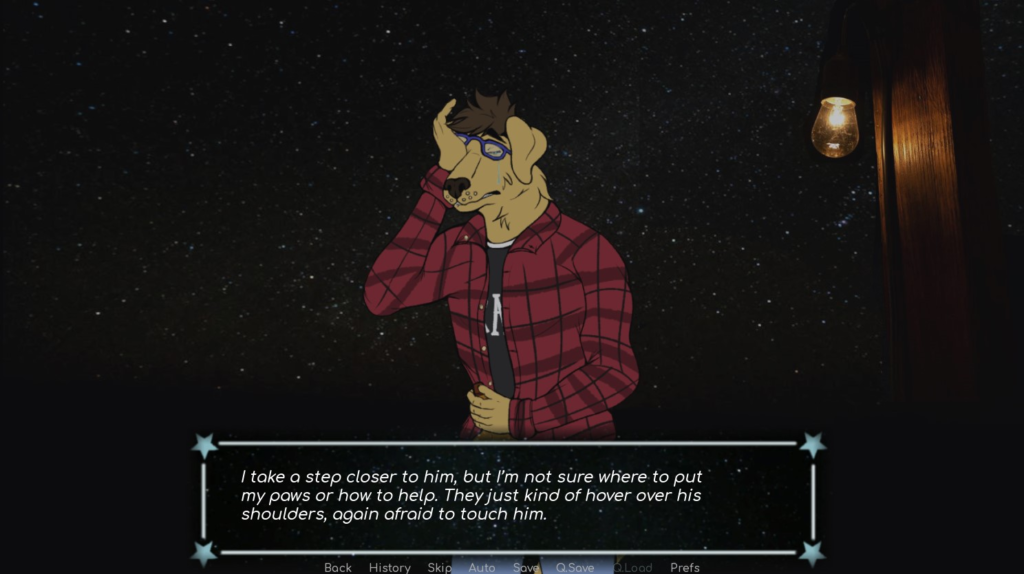This screenshot has height=574, width=1024.
Task: Quick save with Q.Save
Action: click(575, 567)
